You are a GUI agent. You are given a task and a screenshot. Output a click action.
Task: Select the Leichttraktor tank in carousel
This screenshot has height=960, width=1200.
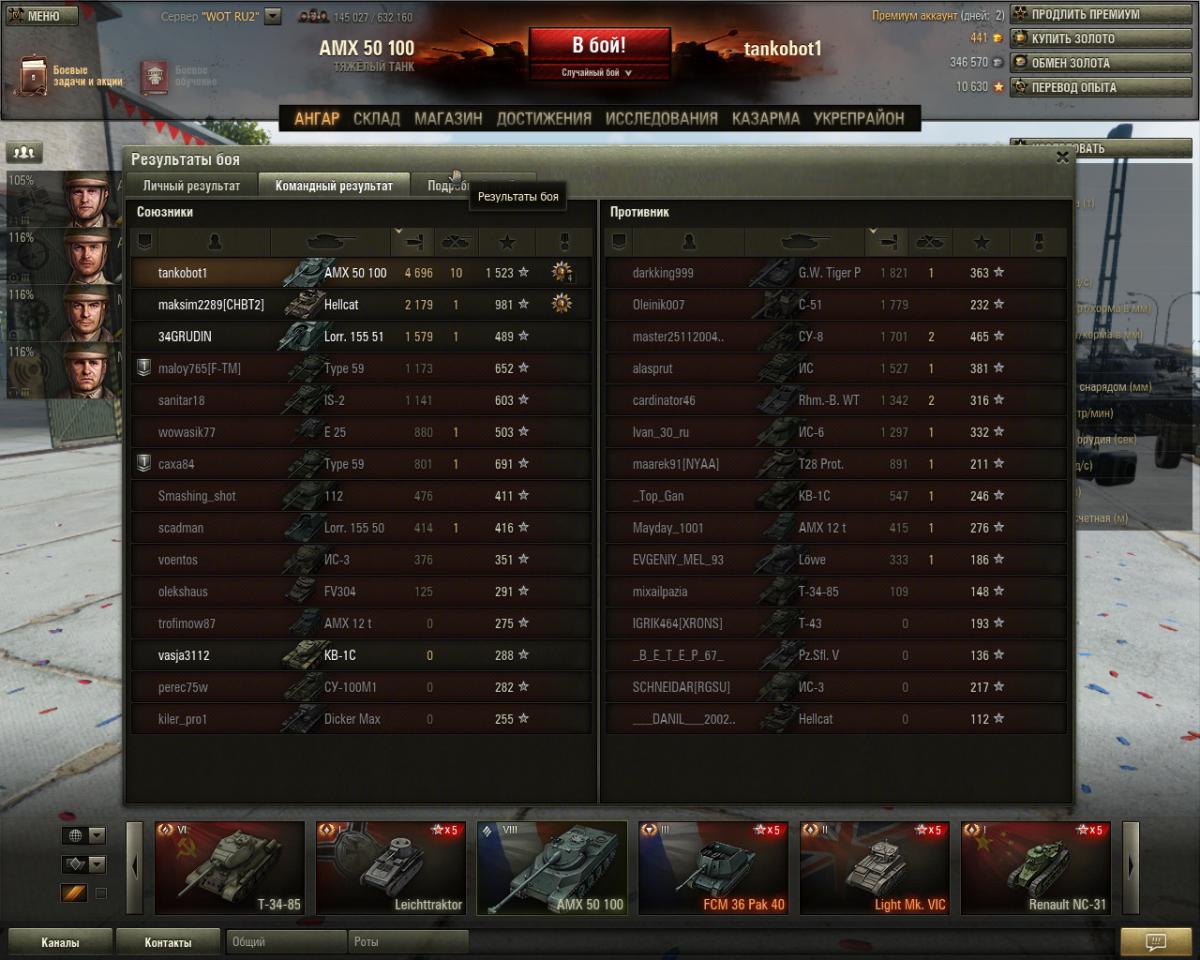[x=391, y=867]
